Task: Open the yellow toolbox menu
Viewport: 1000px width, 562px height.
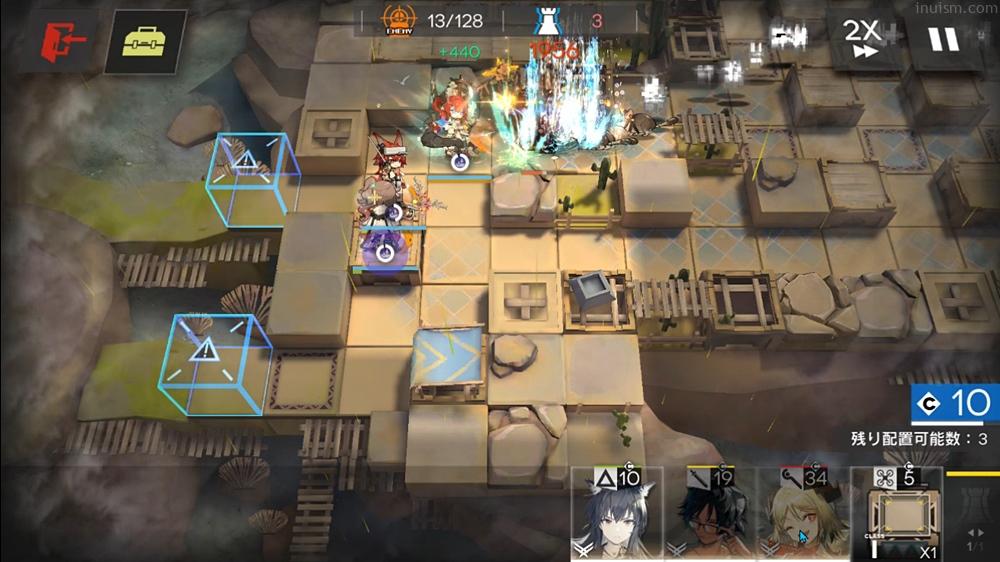Action: coord(145,42)
